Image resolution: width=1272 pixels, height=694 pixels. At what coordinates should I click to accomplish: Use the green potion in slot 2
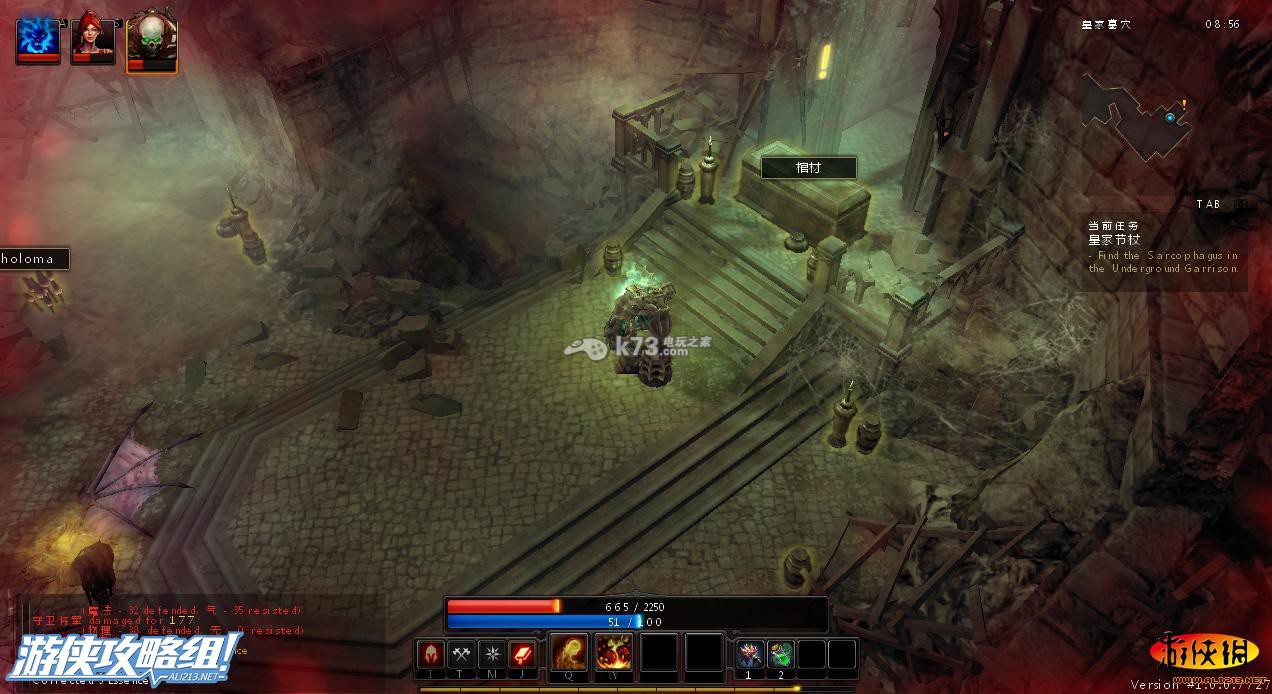(x=781, y=655)
